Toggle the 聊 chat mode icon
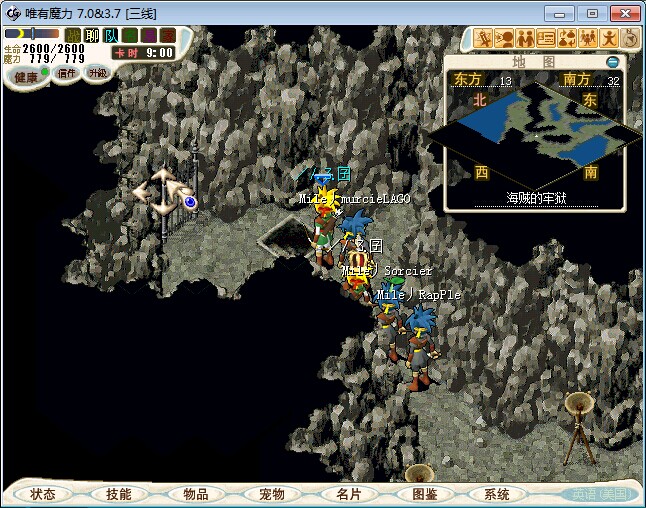This screenshot has width=646, height=508. coord(92,36)
